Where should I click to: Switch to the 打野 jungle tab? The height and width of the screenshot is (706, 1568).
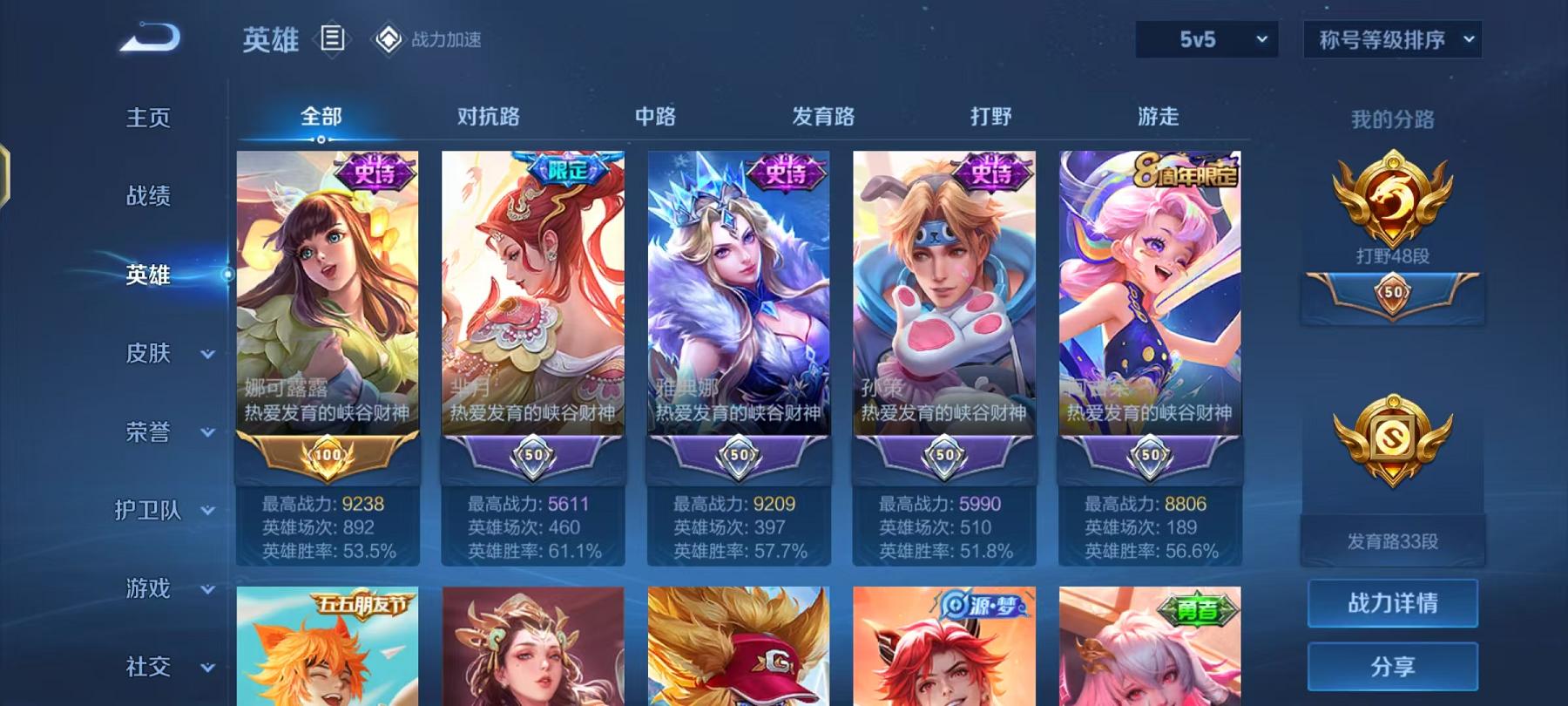(x=991, y=116)
